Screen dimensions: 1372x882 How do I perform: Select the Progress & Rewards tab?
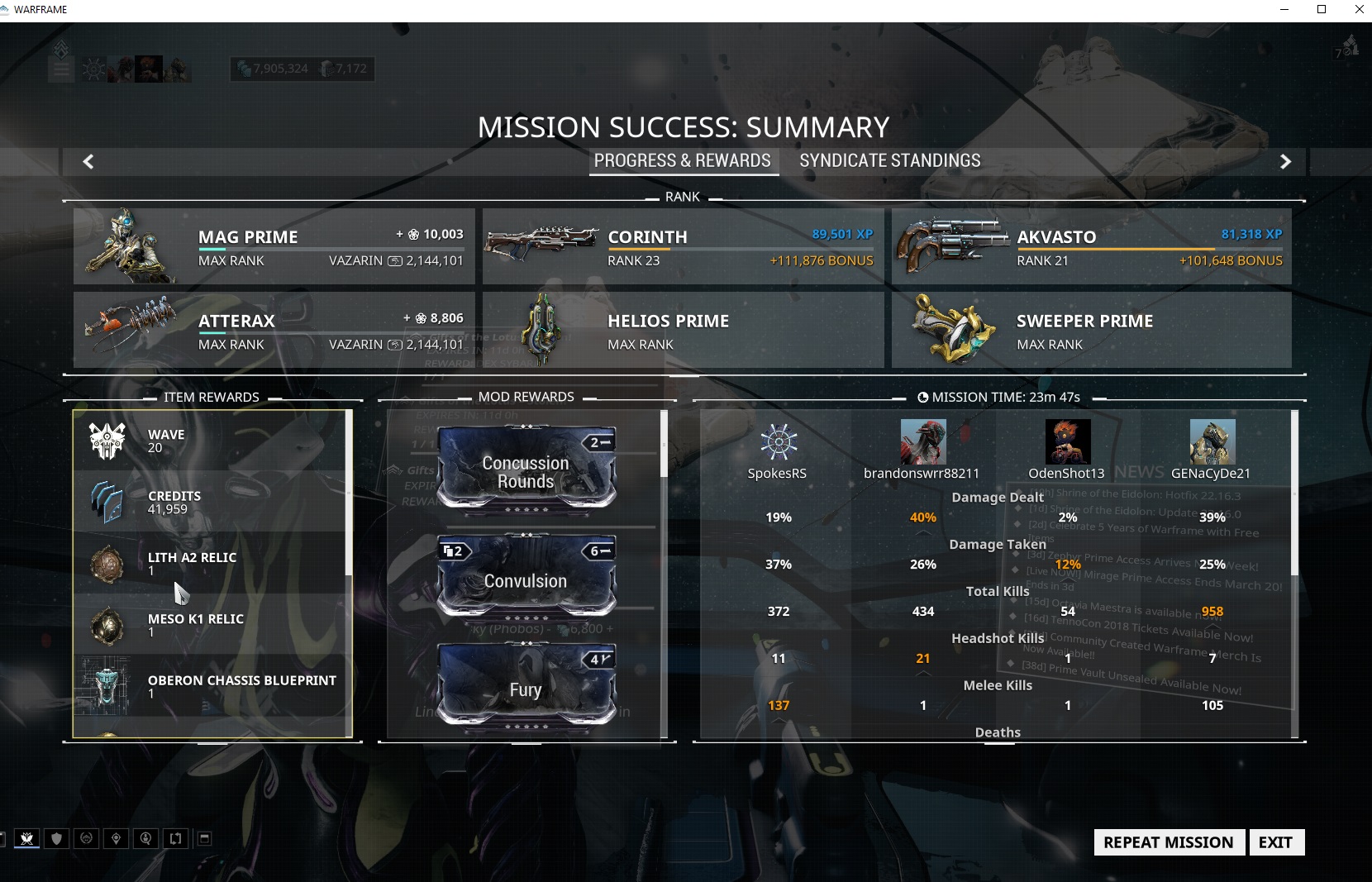683,161
